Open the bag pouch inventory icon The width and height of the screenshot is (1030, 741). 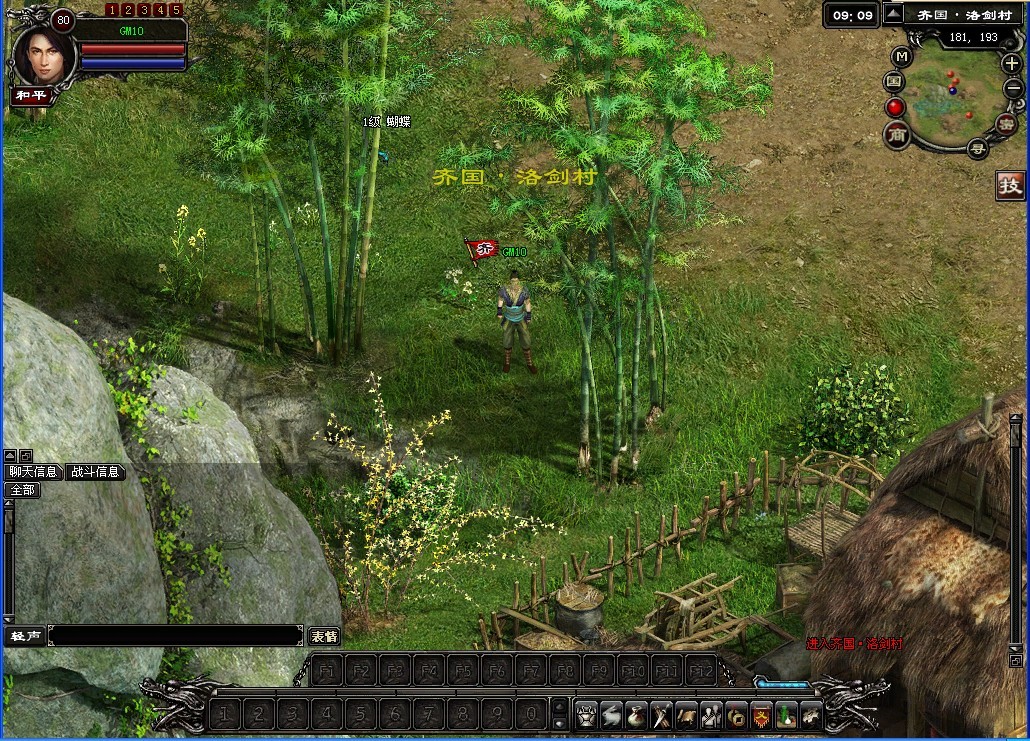[636, 715]
